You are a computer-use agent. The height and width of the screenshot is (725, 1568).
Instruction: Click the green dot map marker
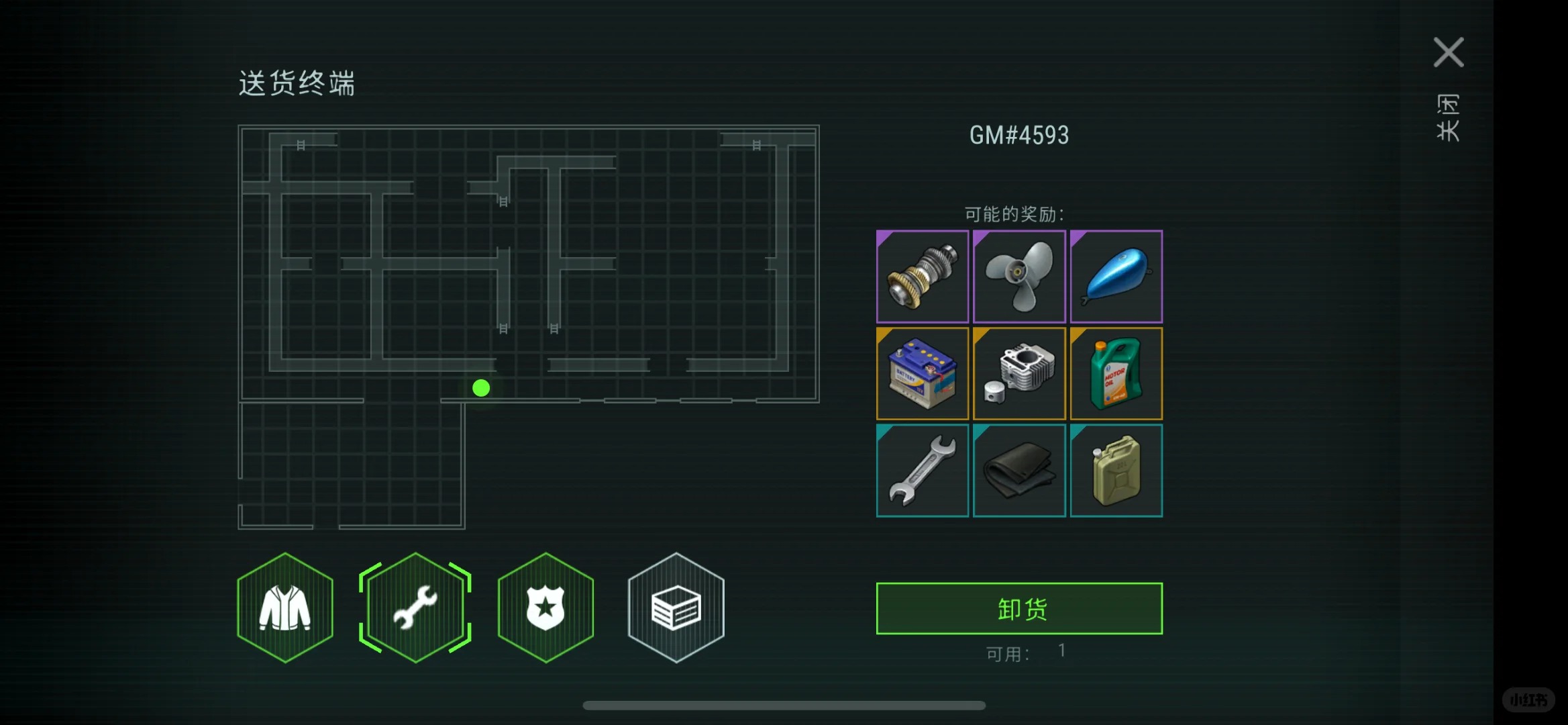click(x=481, y=388)
